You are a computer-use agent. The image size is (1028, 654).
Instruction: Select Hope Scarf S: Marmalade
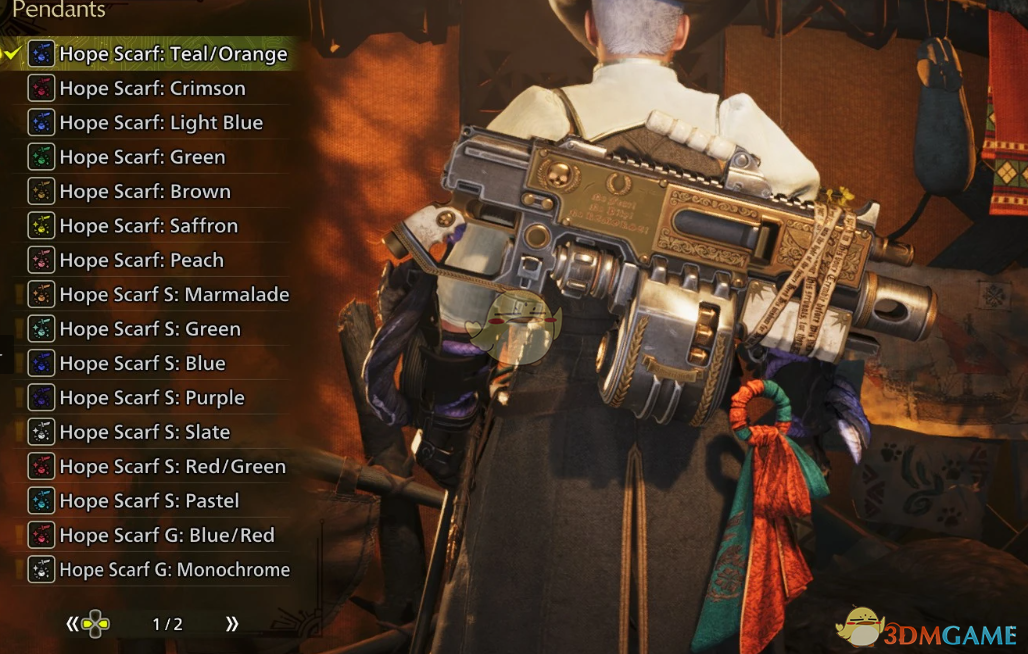(174, 294)
